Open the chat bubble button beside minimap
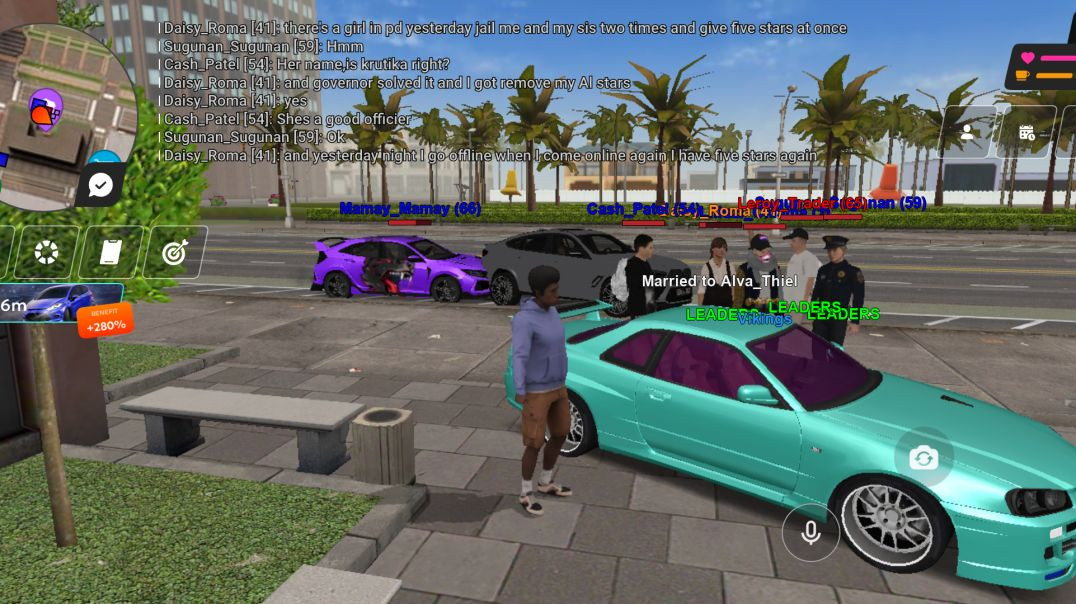The width and height of the screenshot is (1076, 604). coord(101,184)
